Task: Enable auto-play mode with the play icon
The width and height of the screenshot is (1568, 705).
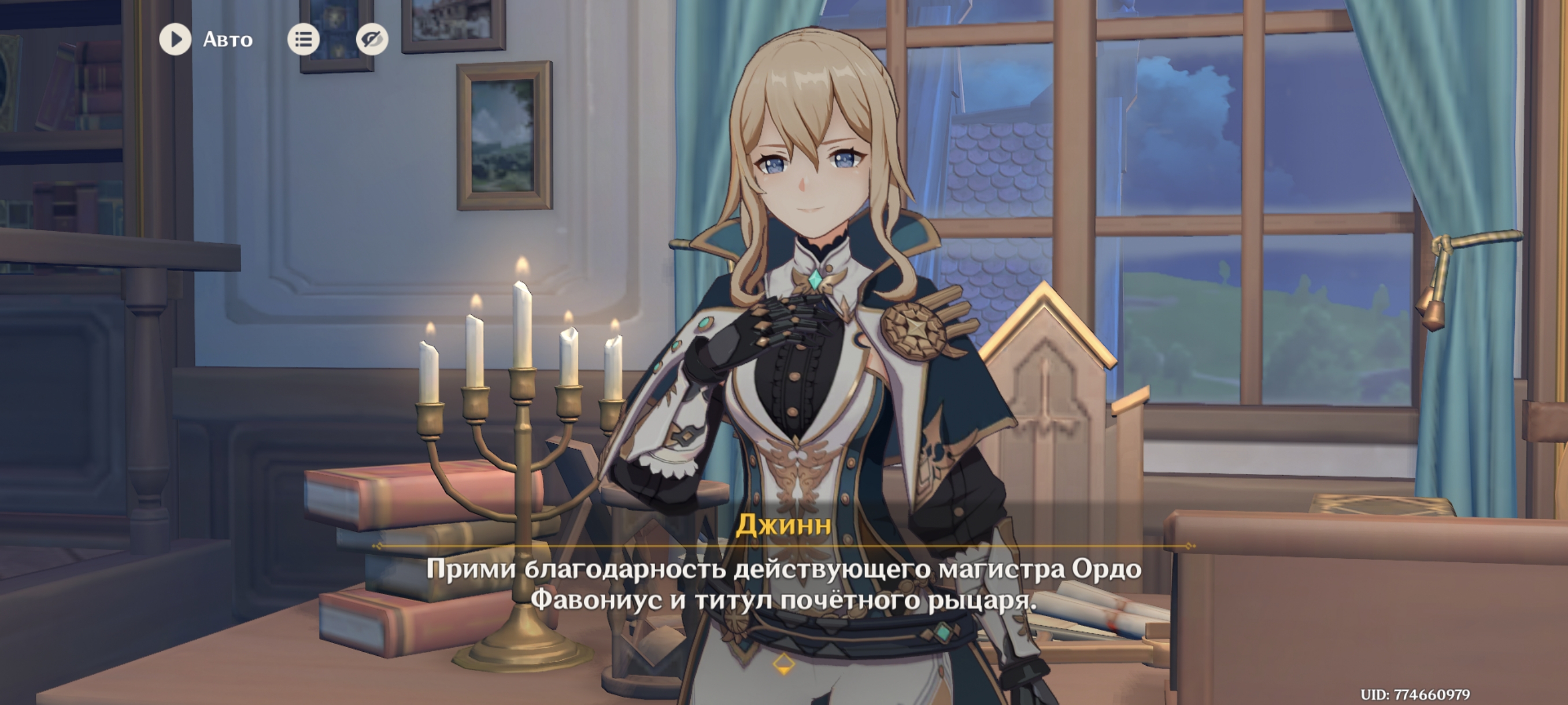Action: point(175,40)
